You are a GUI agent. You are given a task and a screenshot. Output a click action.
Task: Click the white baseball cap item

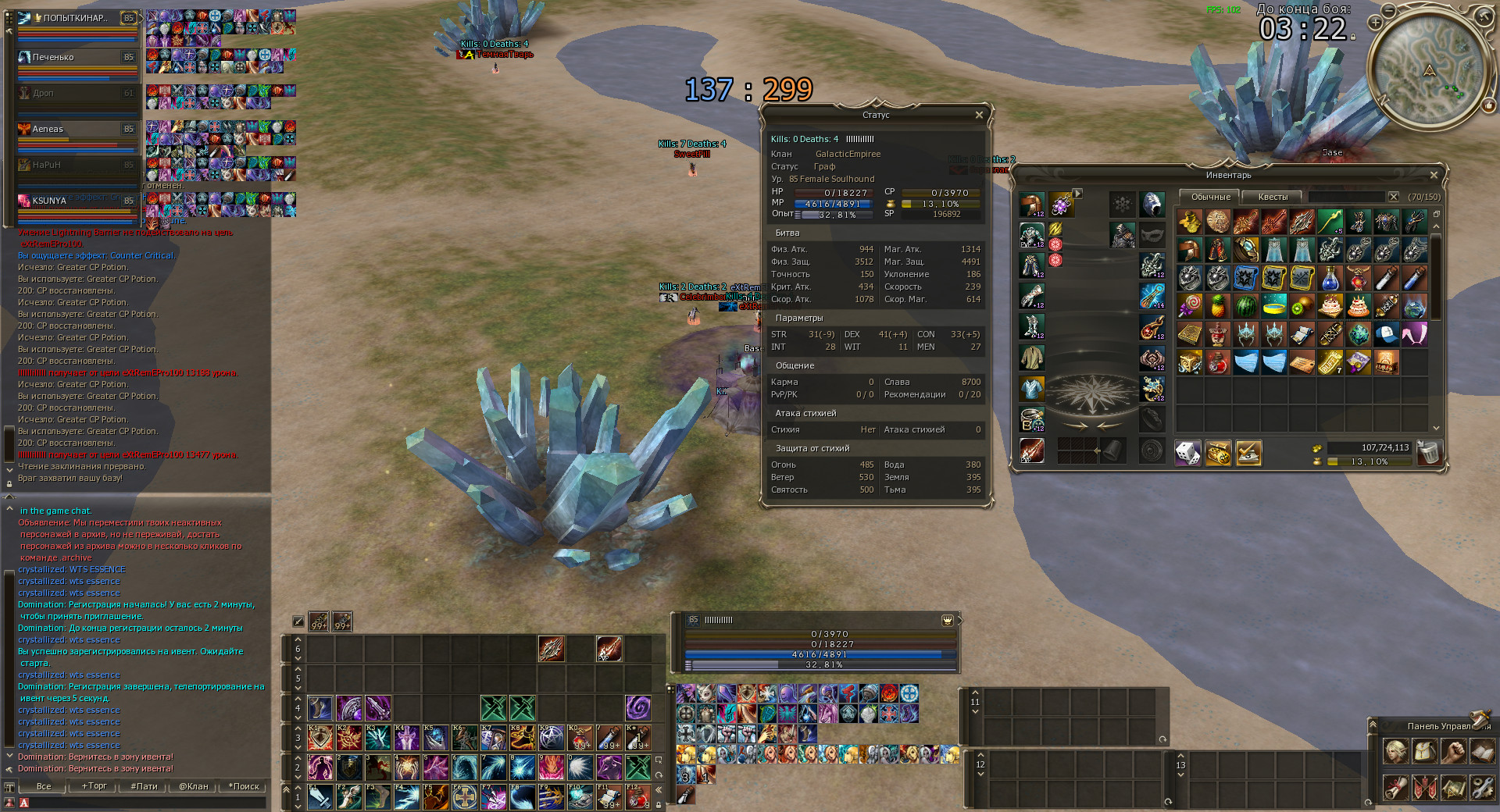(x=1387, y=334)
